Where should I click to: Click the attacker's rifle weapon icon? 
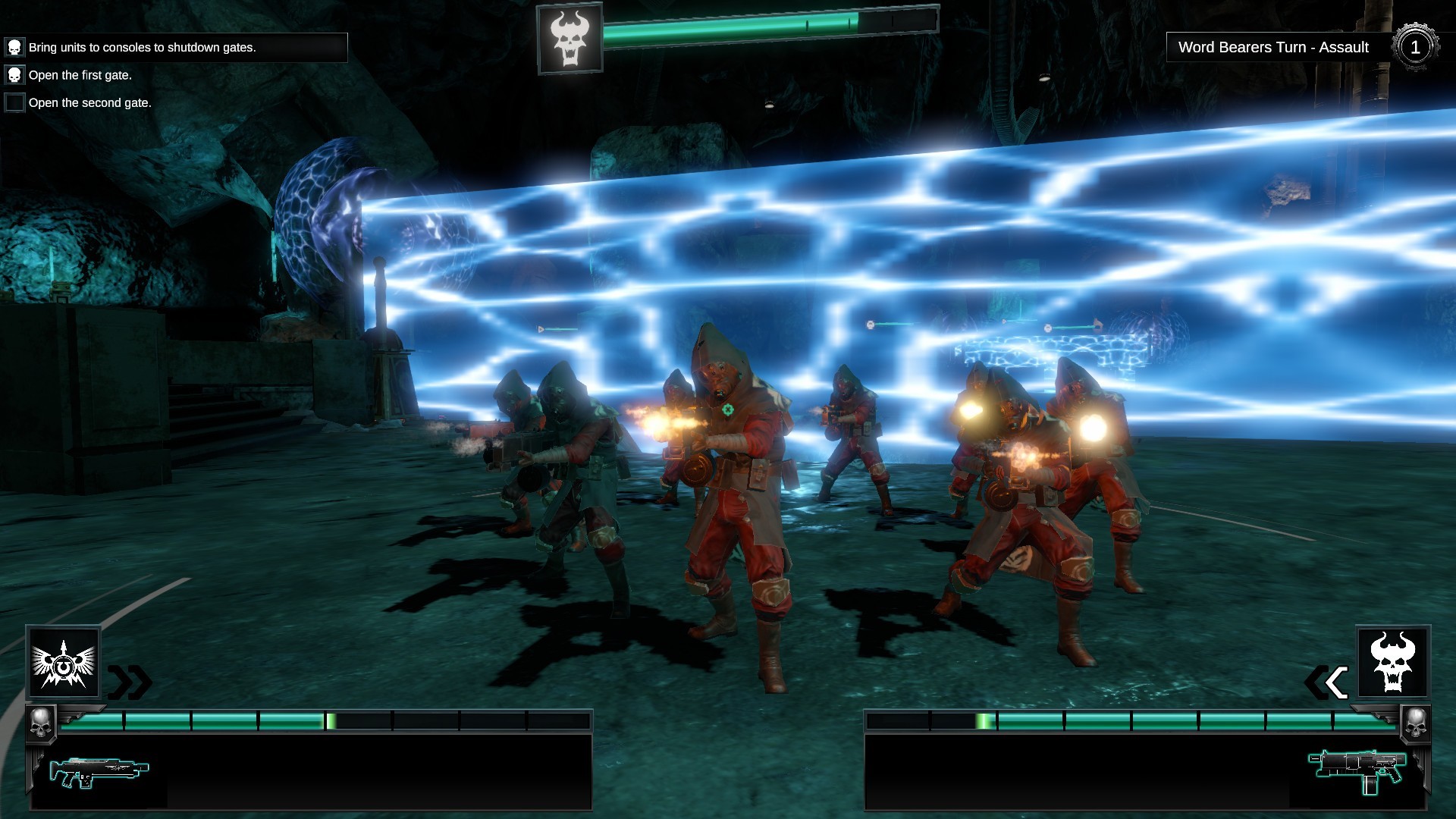tap(99, 771)
